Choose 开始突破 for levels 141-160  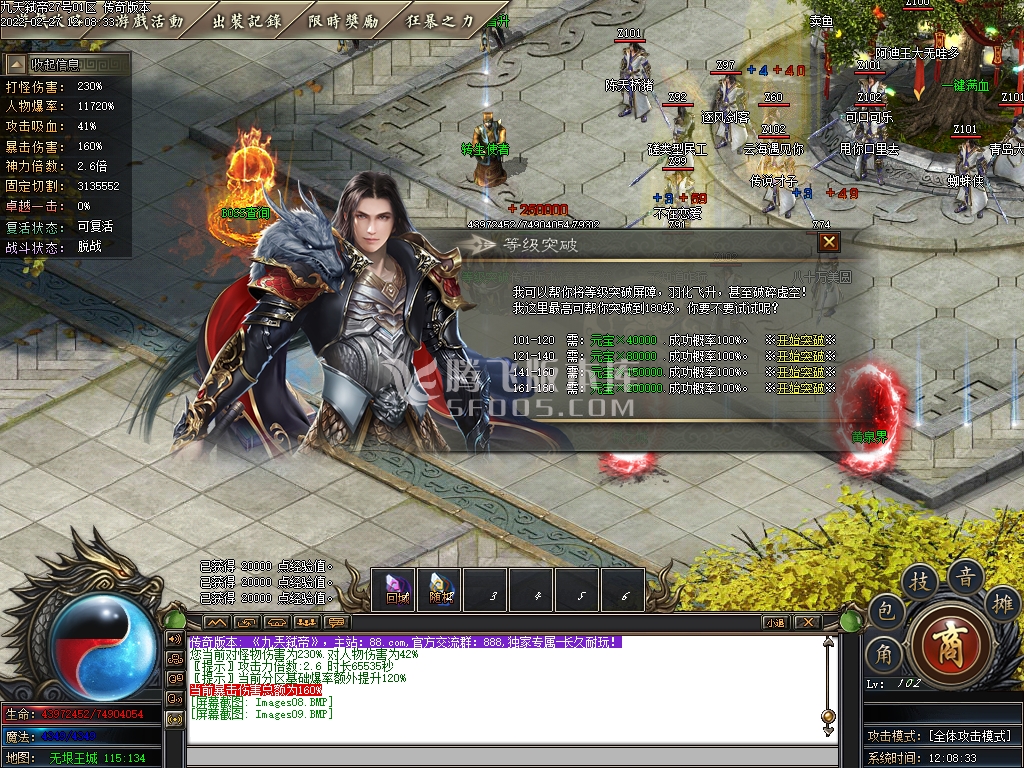[799, 372]
